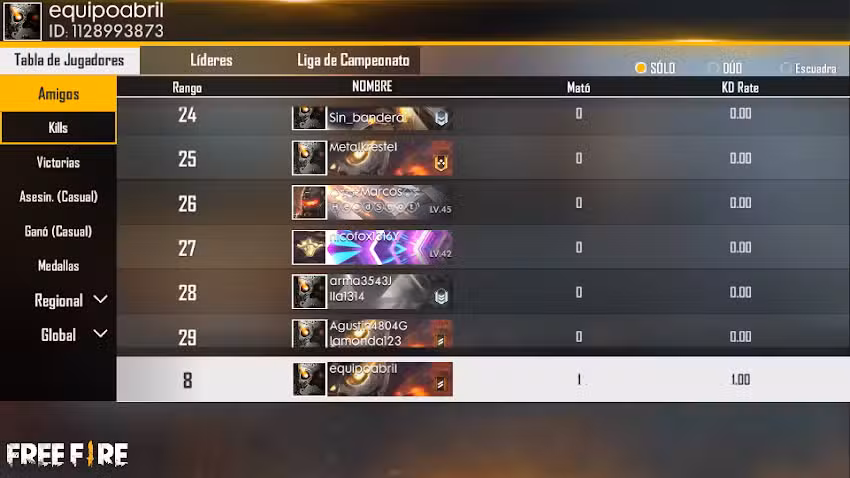Select the rank 24 player Sin_bandera row
This screenshot has height=478, width=850.
coord(478,115)
